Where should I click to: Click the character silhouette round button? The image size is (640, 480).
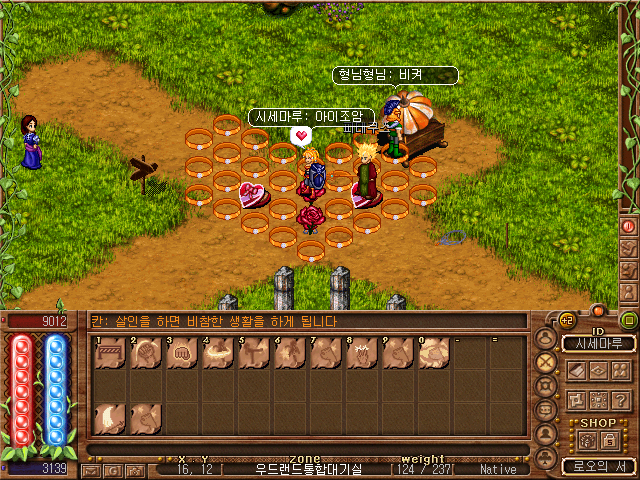546,338
